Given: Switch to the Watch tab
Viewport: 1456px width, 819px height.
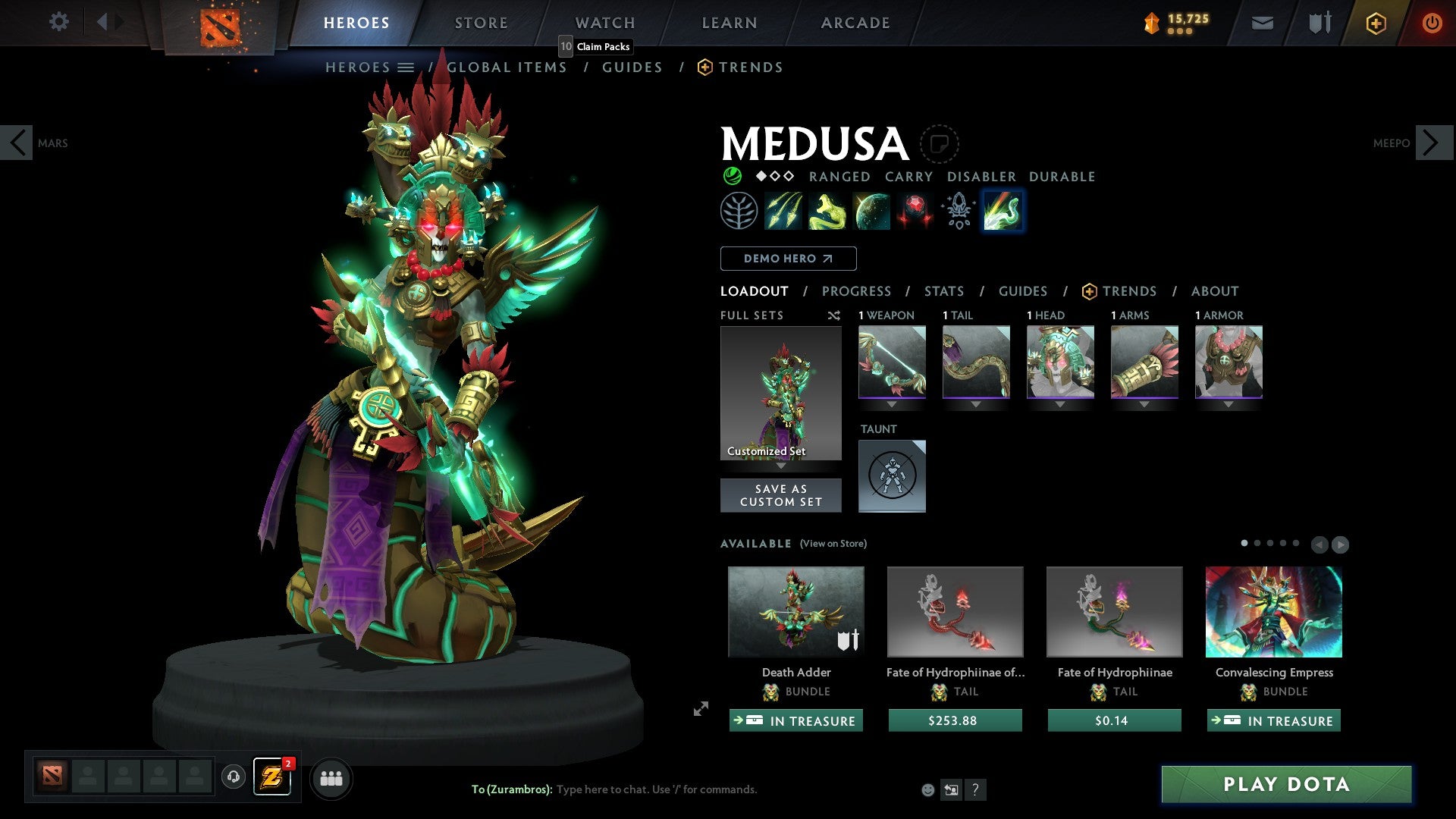Looking at the screenshot, I should pyautogui.click(x=605, y=23).
